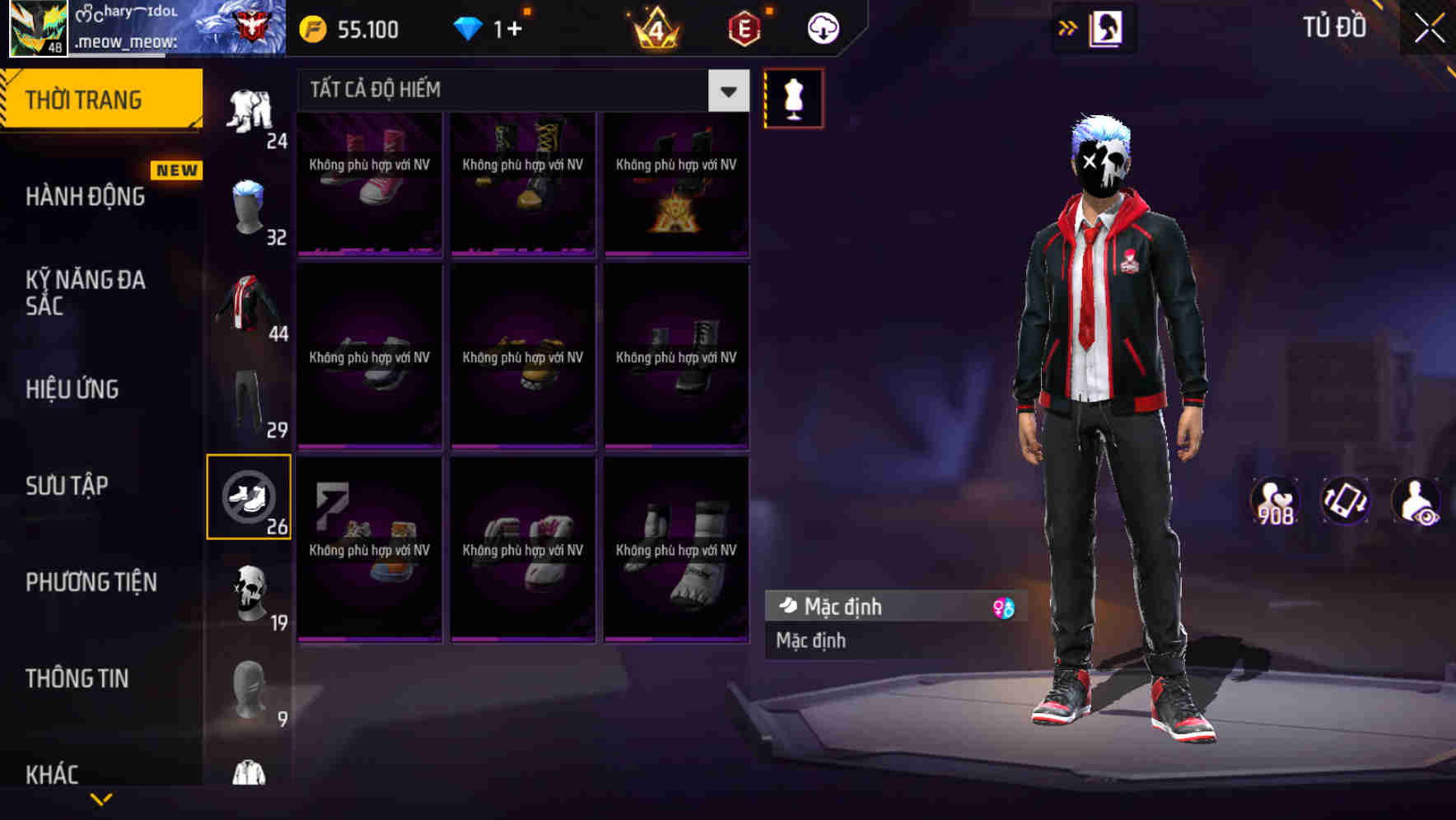The height and width of the screenshot is (820, 1456).
Task: Click the double-arrow expander near TỦ ĐỒ
Action: tap(1068, 27)
